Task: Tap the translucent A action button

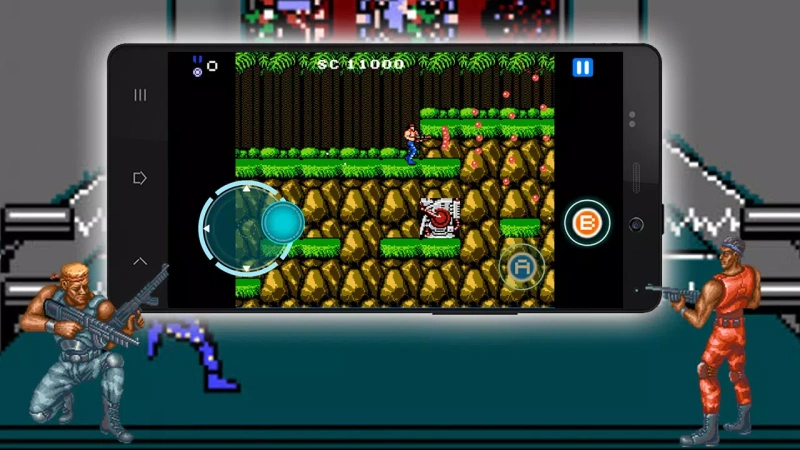Action: pos(522,266)
